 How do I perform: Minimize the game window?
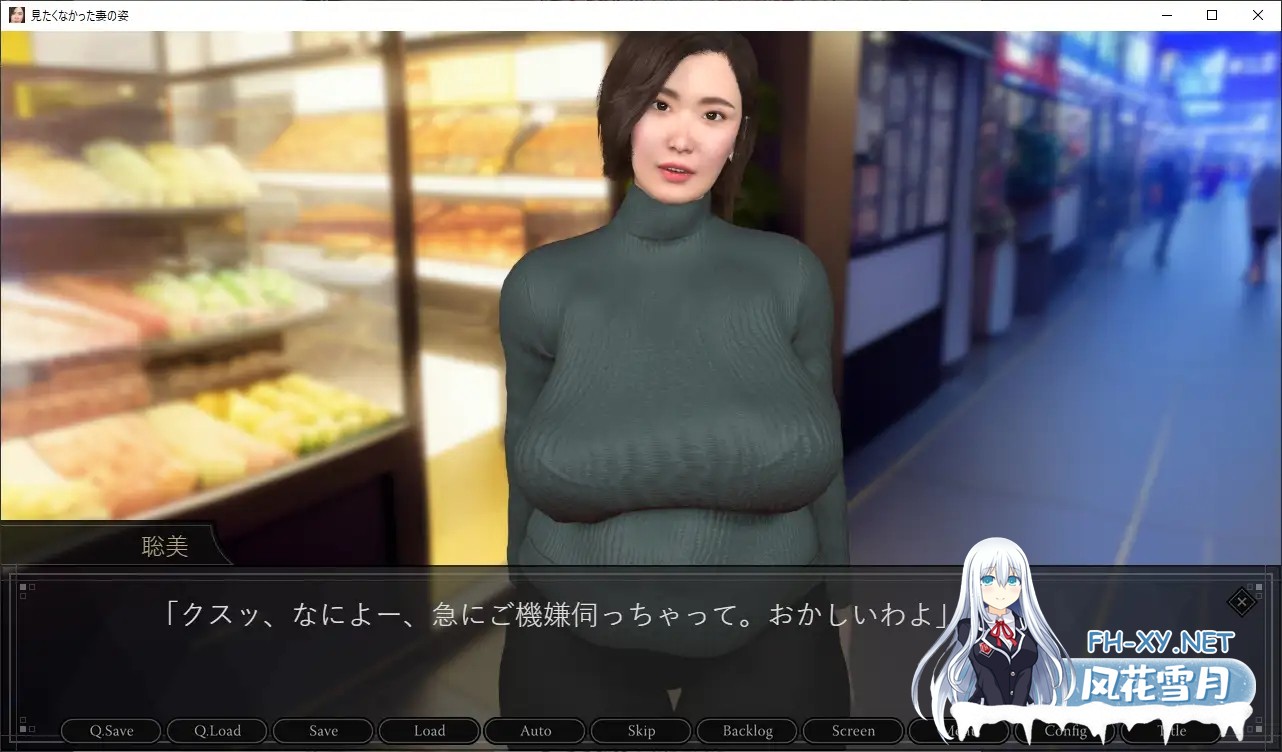point(1166,15)
